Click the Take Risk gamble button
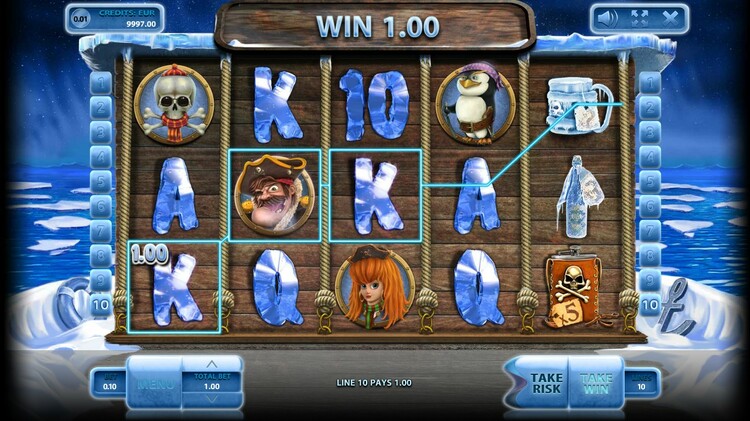Viewport: 750px width, 421px height. tap(545, 383)
